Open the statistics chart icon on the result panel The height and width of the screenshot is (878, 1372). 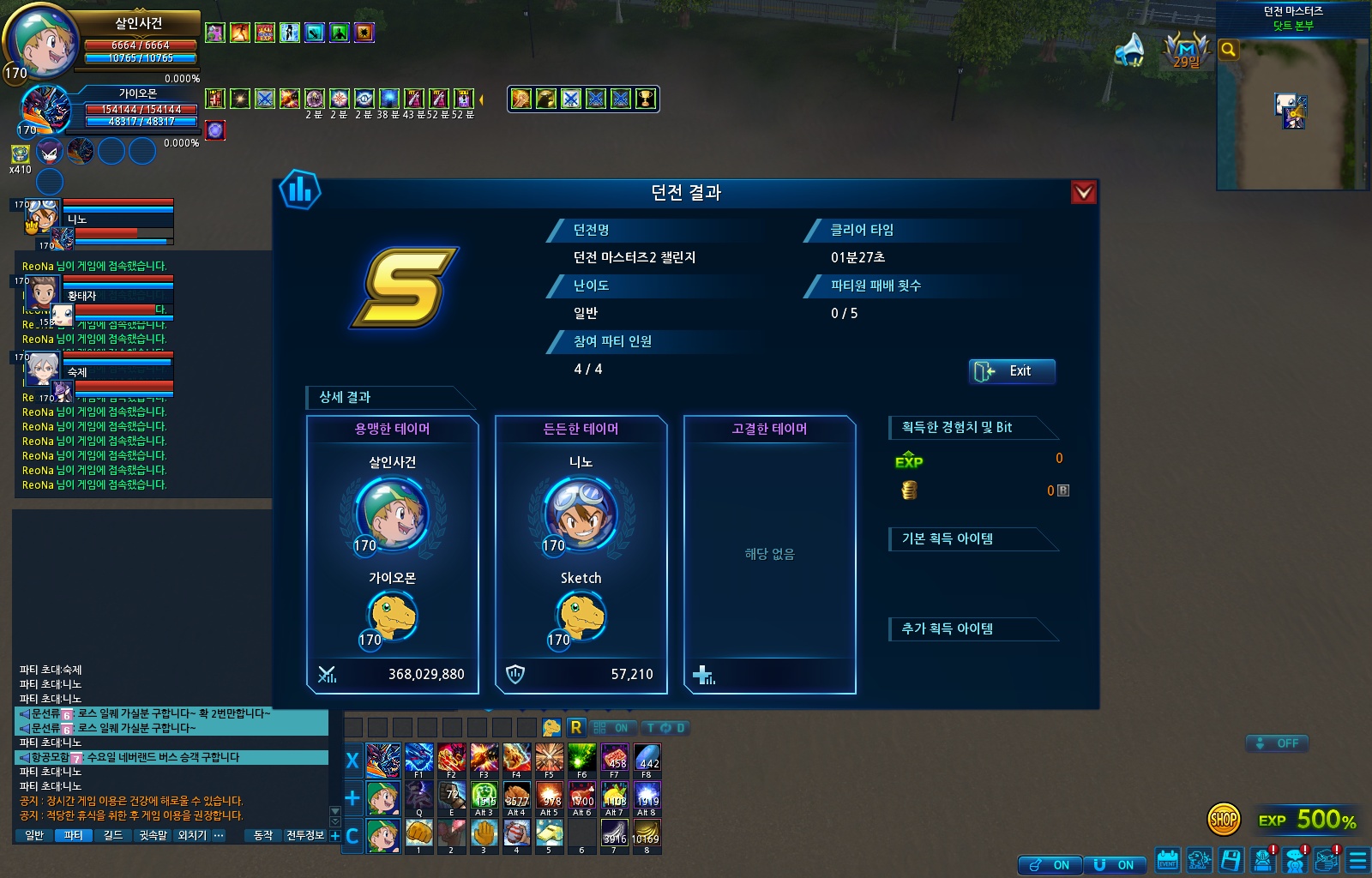(x=300, y=190)
